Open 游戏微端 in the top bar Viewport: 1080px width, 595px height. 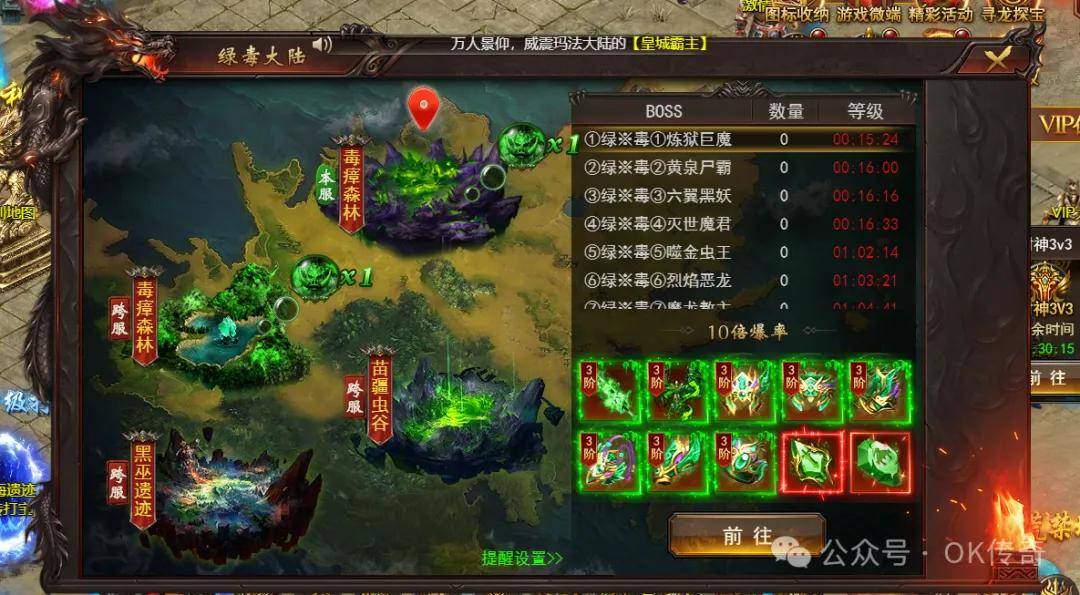869,13
